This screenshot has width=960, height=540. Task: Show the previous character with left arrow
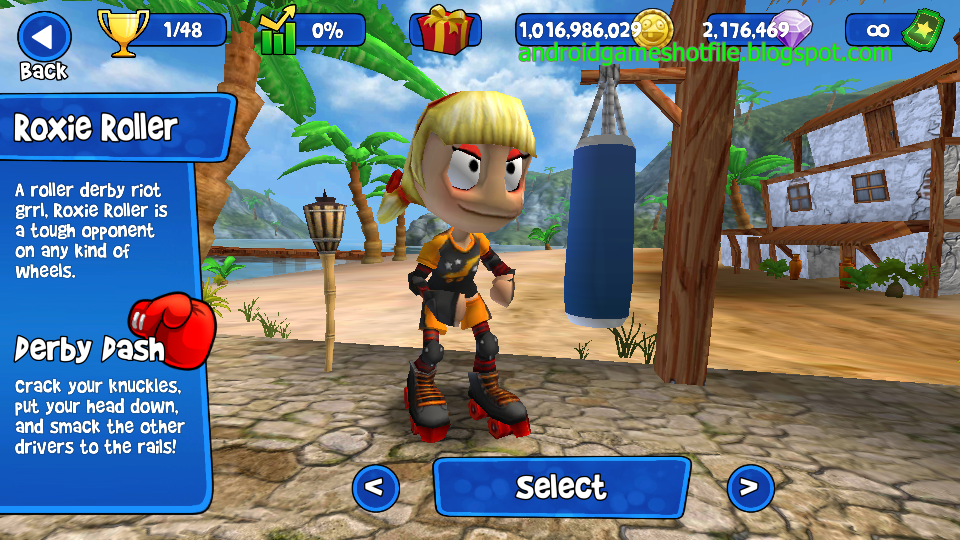coord(375,488)
